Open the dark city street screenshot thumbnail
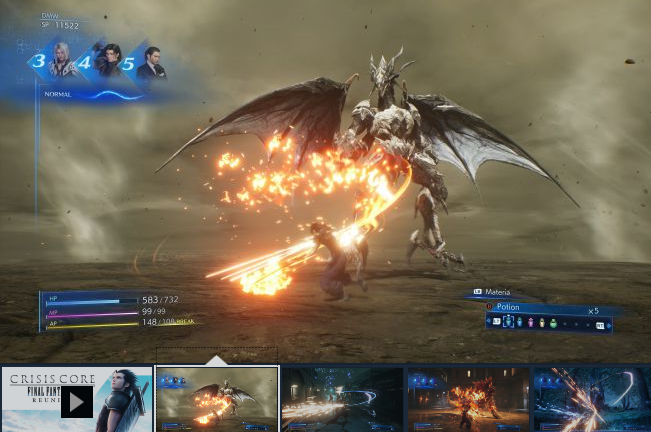Viewport: 651px width, 432px height. point(342,399)
